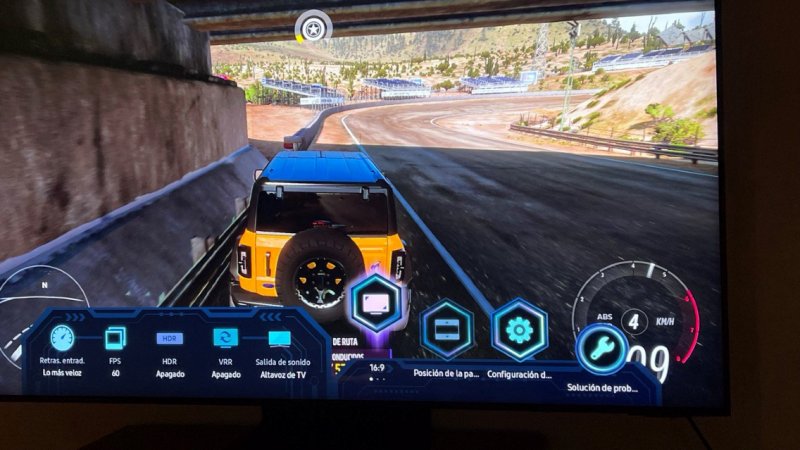Toggle the VRR setting in the game bar
Screen dimensions: 800x450
pos(226,338)
